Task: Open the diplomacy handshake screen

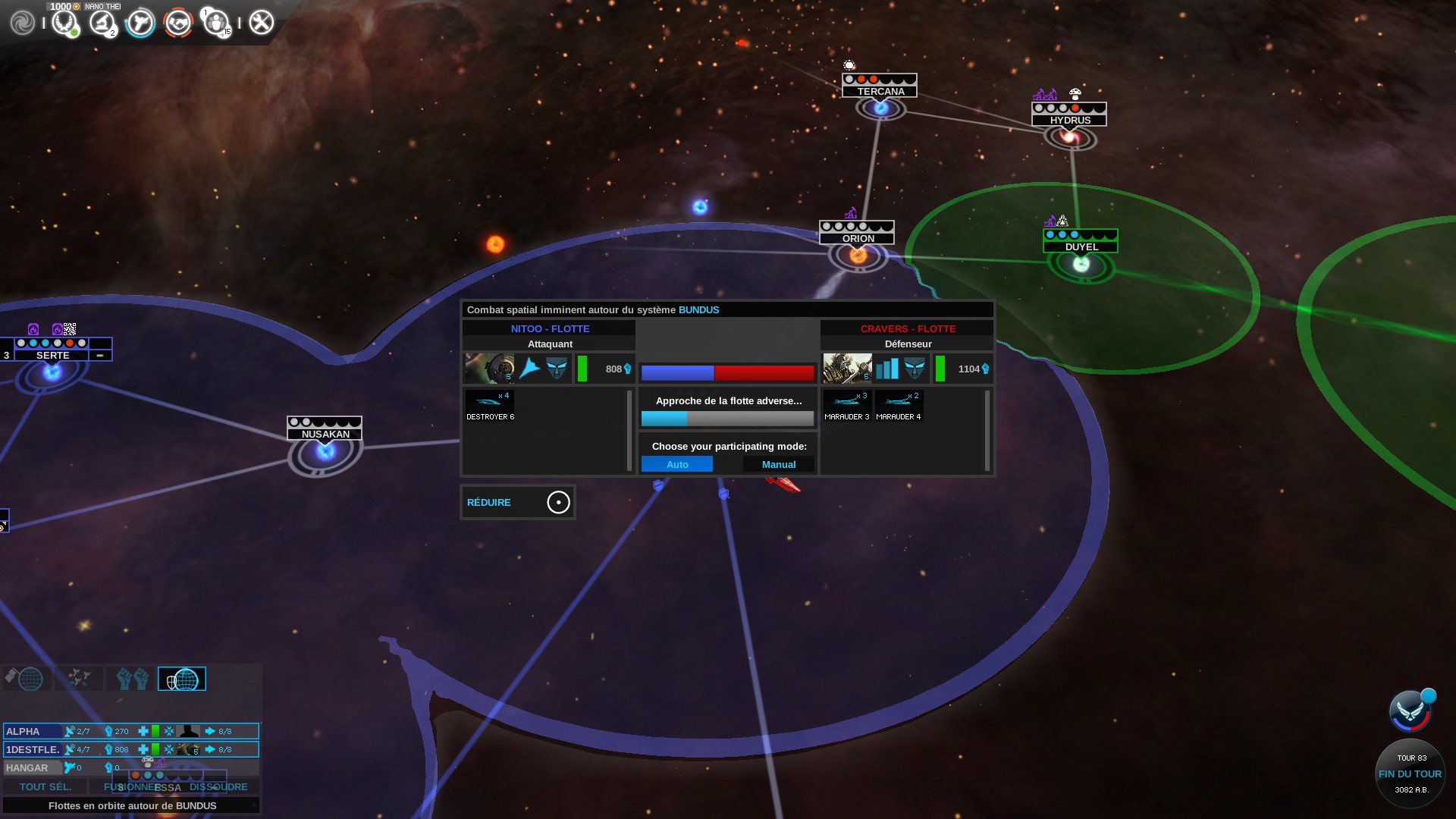Action: point(178,23)
